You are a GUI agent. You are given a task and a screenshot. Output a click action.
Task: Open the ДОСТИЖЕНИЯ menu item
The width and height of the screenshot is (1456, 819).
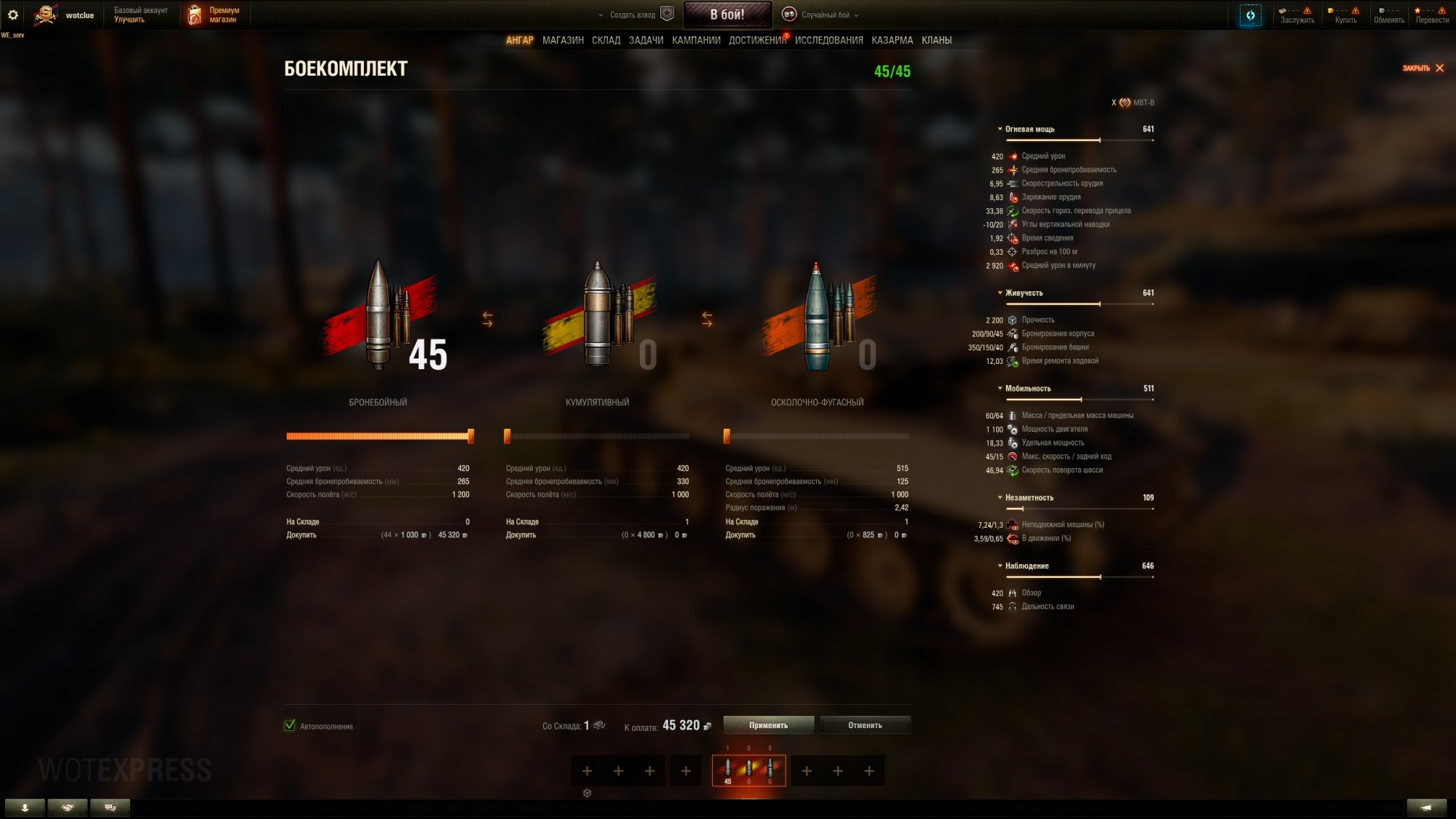[x=758, y=41]
